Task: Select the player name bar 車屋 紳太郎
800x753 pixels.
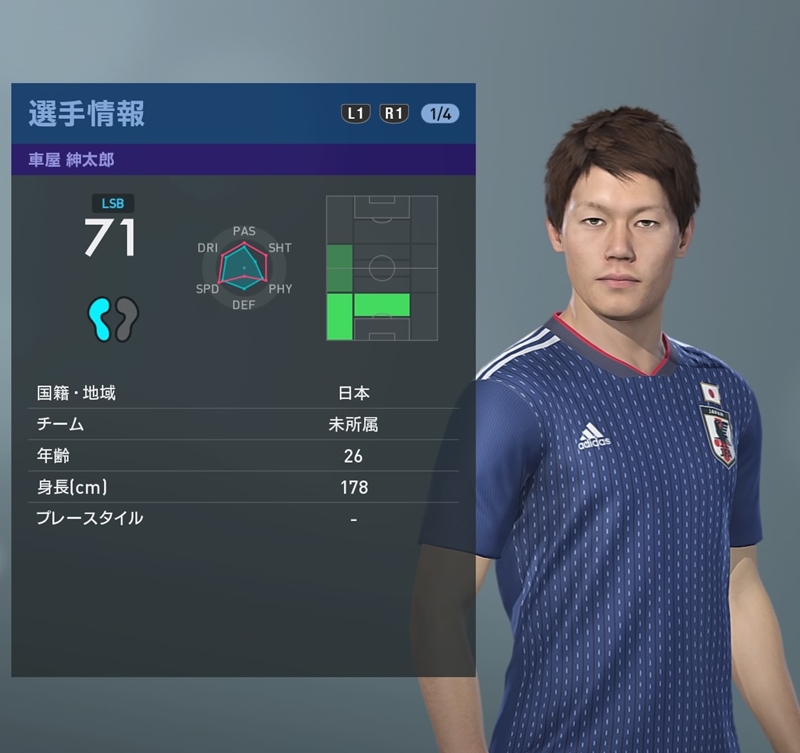Action: pyautogui.click(x=243, y=159)
